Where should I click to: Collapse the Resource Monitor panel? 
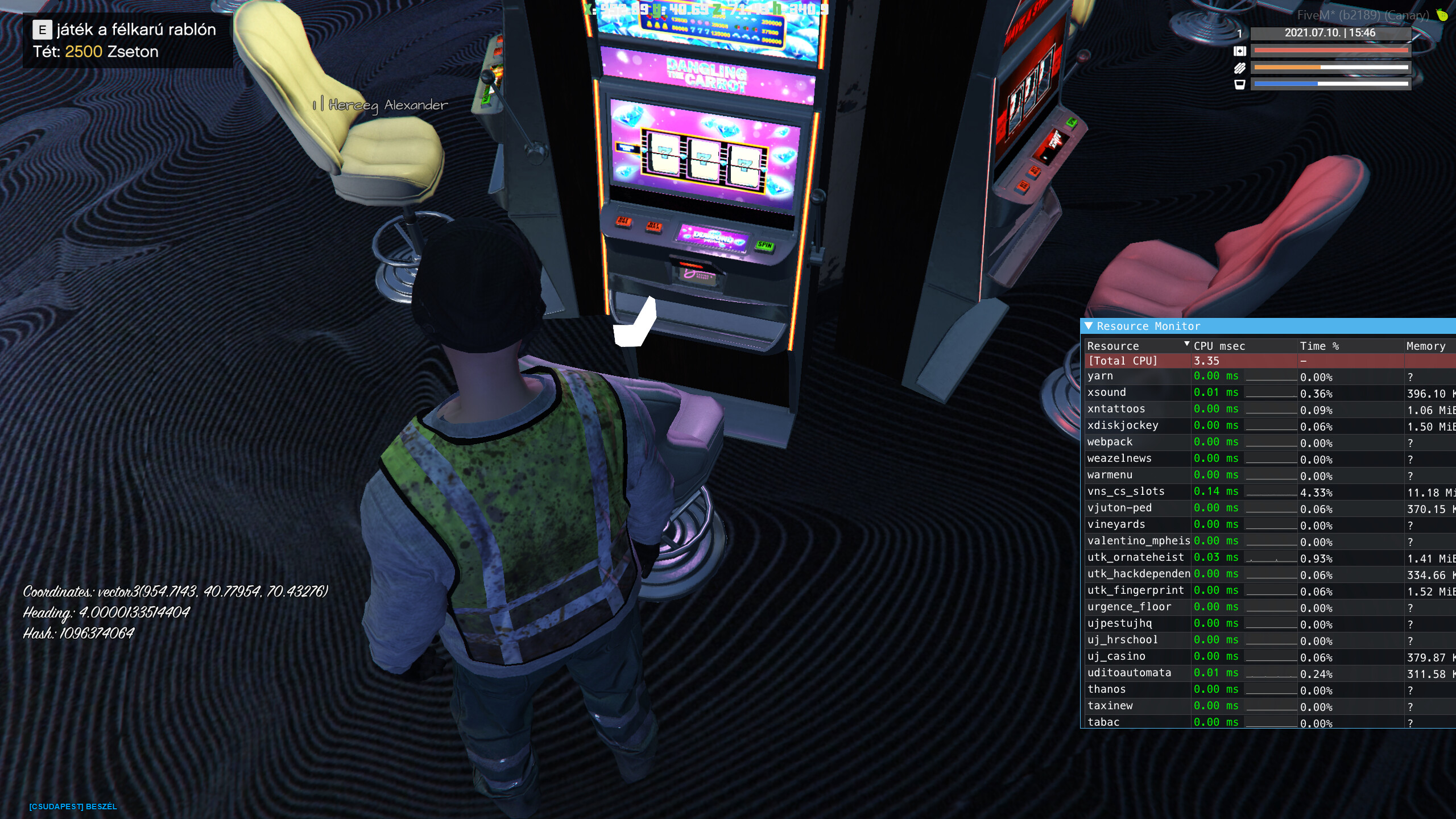pos(1088,326)
